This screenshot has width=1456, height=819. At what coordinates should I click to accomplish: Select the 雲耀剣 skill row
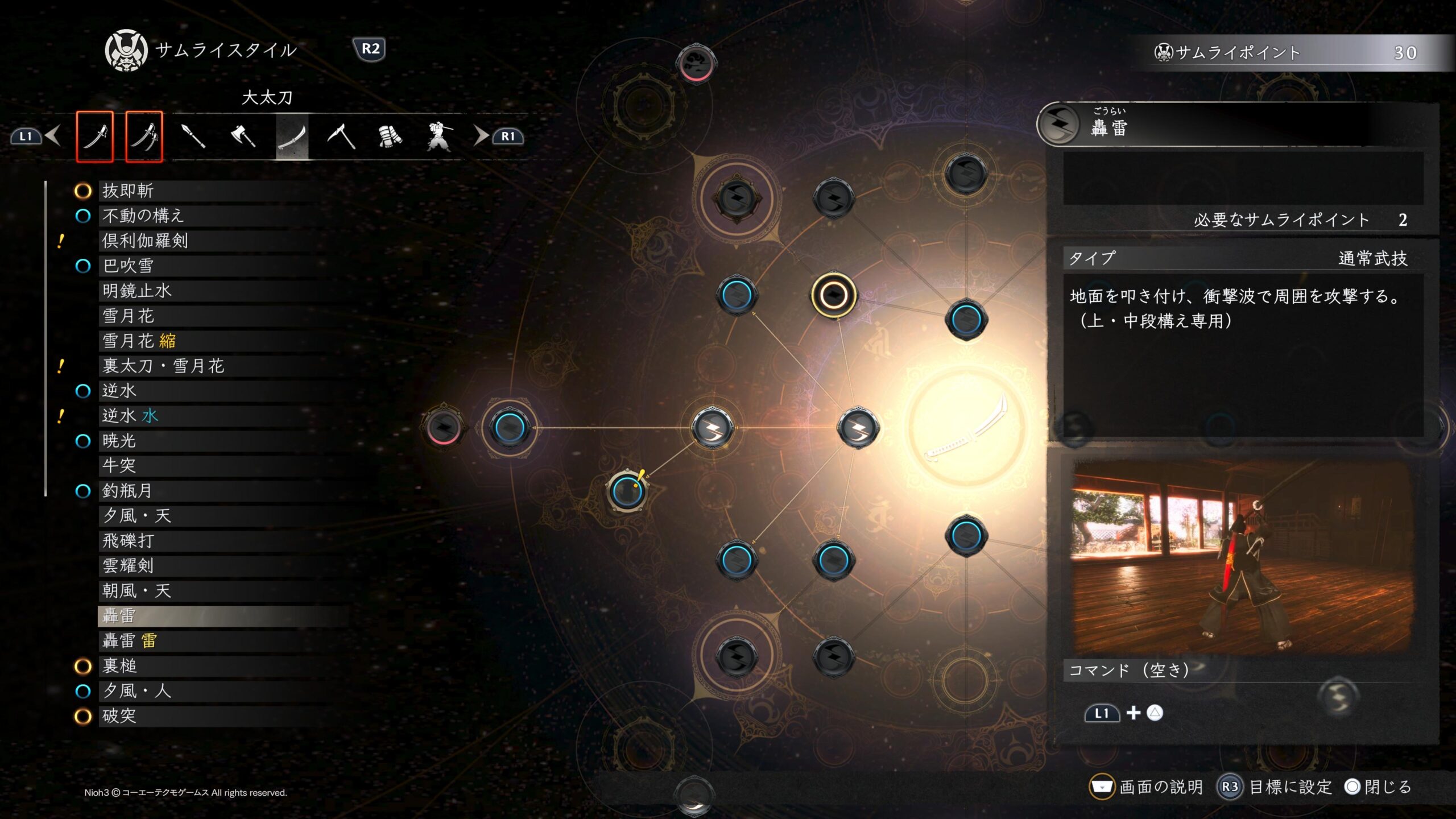(128, 566)
